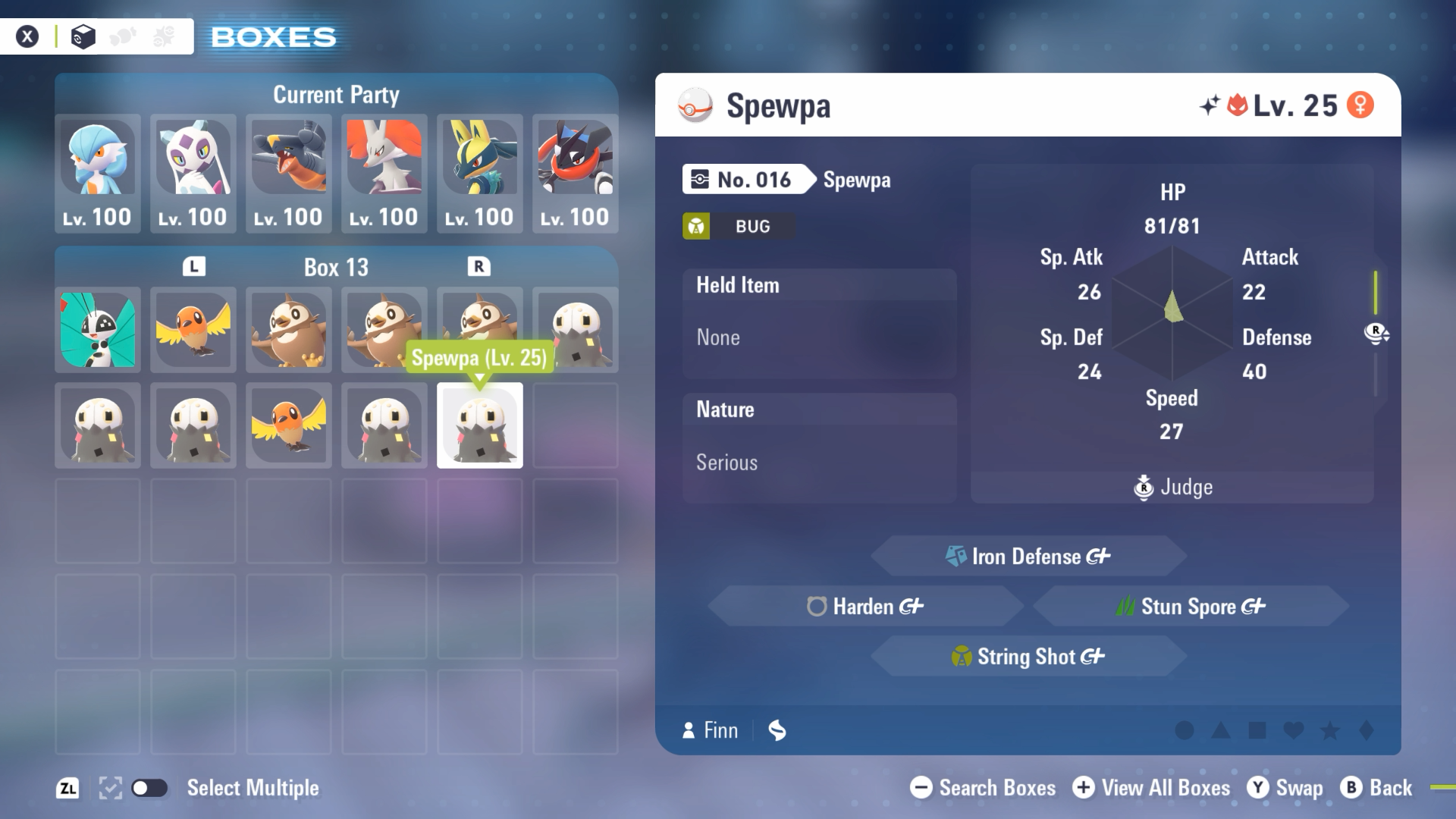Select the teal Vivillon in Box 13
This screenshot has height=819, width=1456.
98,330
